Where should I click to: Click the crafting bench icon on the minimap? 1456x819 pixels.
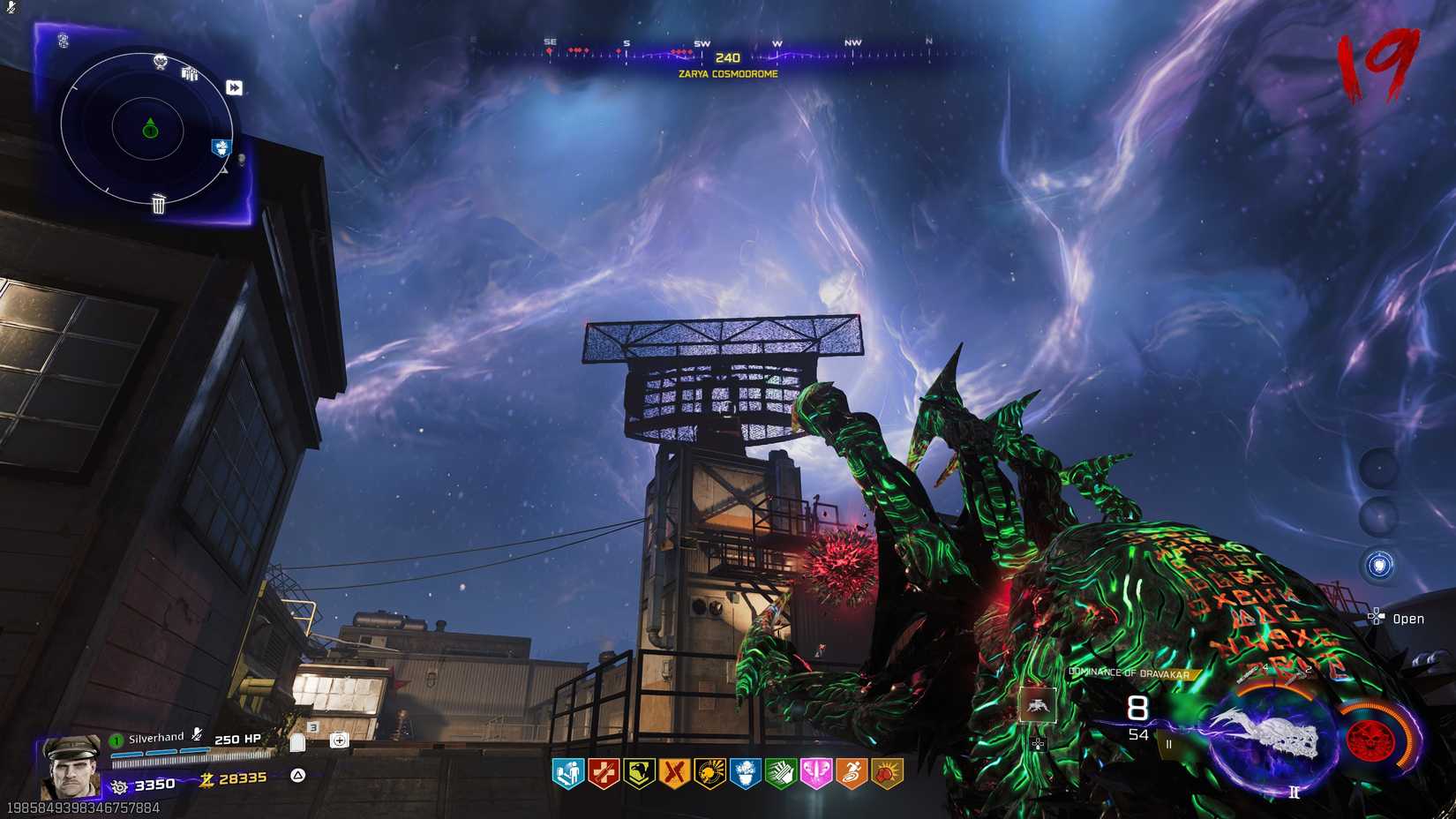pos(189,74)
